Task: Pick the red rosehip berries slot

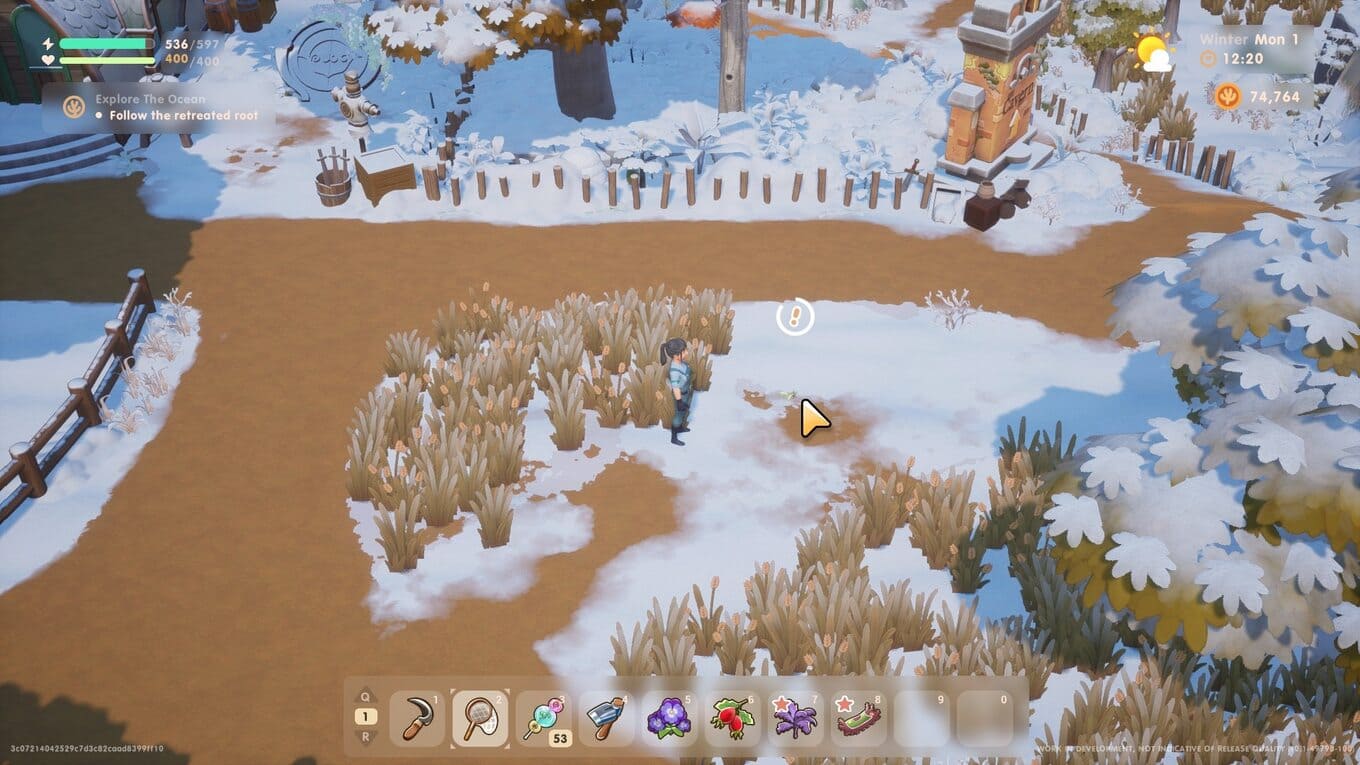Action: [732, 718]
